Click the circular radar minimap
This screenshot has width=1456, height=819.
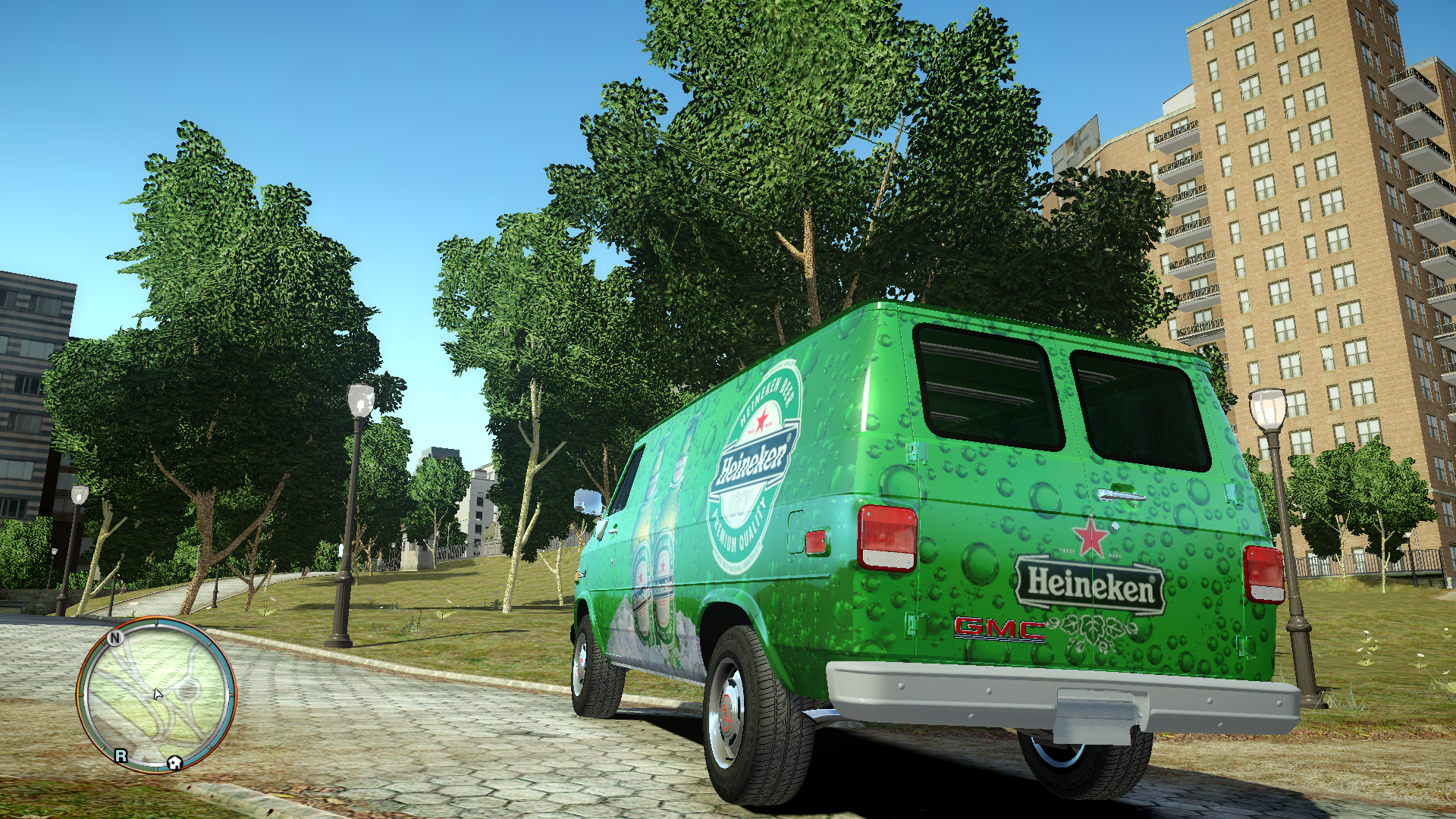coord(157,694)
